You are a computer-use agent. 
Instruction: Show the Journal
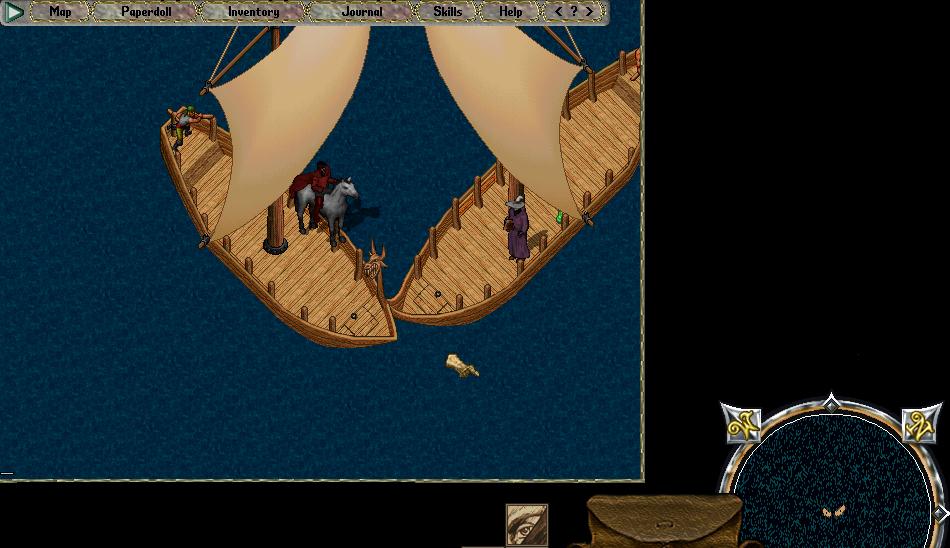point(361,12)
